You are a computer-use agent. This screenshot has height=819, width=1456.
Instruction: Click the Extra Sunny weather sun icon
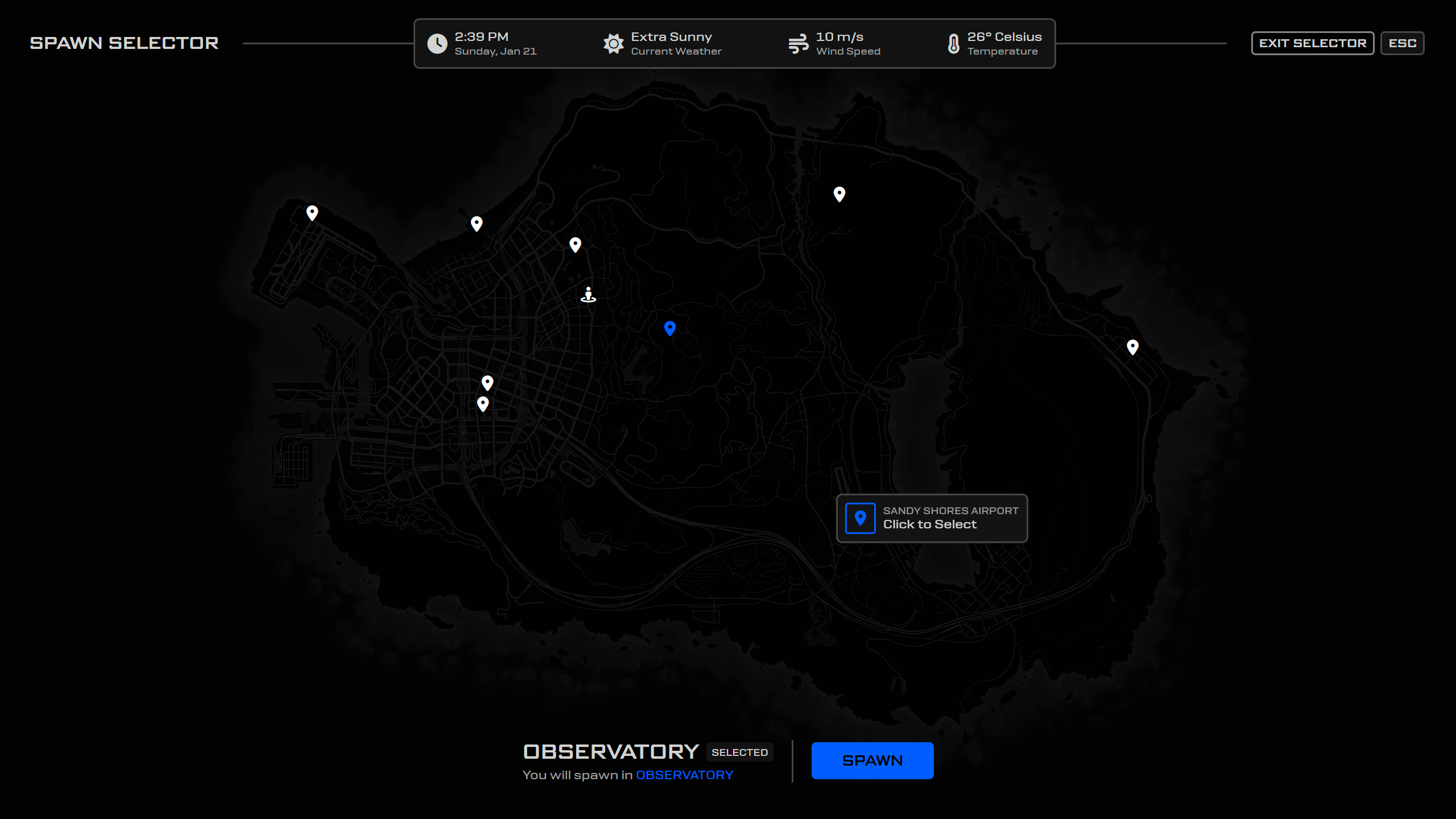pyautogui.click(x=613, y=43)
